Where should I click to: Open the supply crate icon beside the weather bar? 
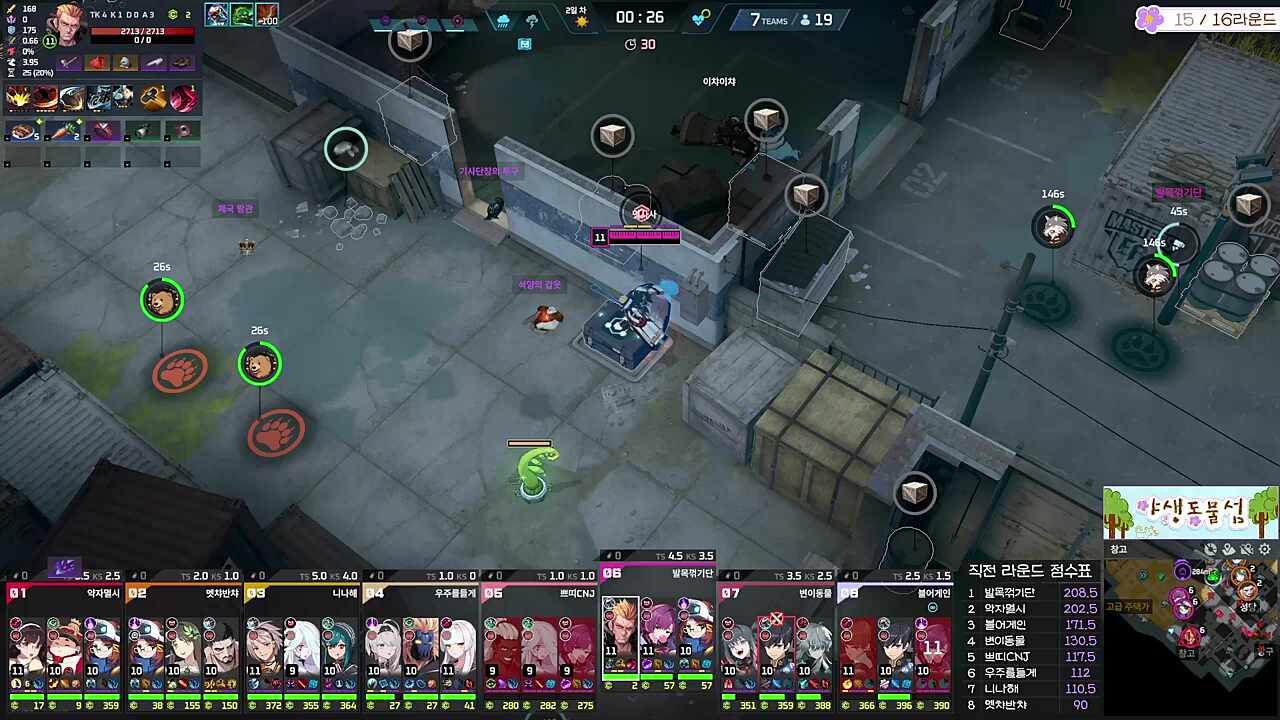point(410,41)
